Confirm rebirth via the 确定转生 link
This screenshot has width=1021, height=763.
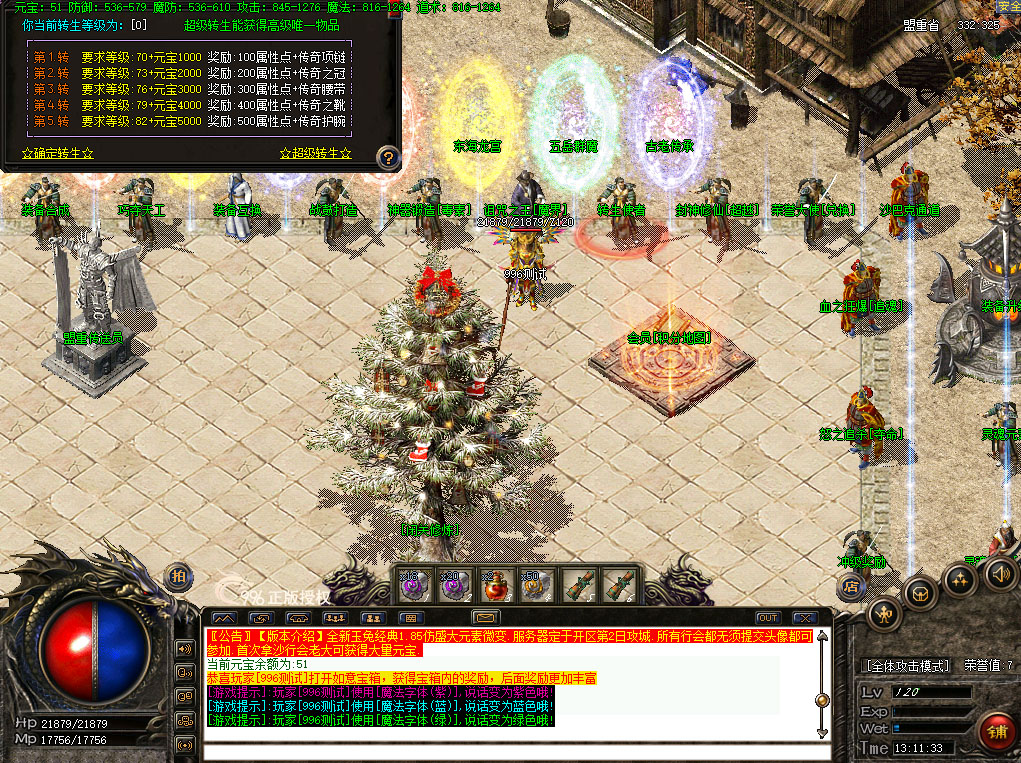point(58,154)
